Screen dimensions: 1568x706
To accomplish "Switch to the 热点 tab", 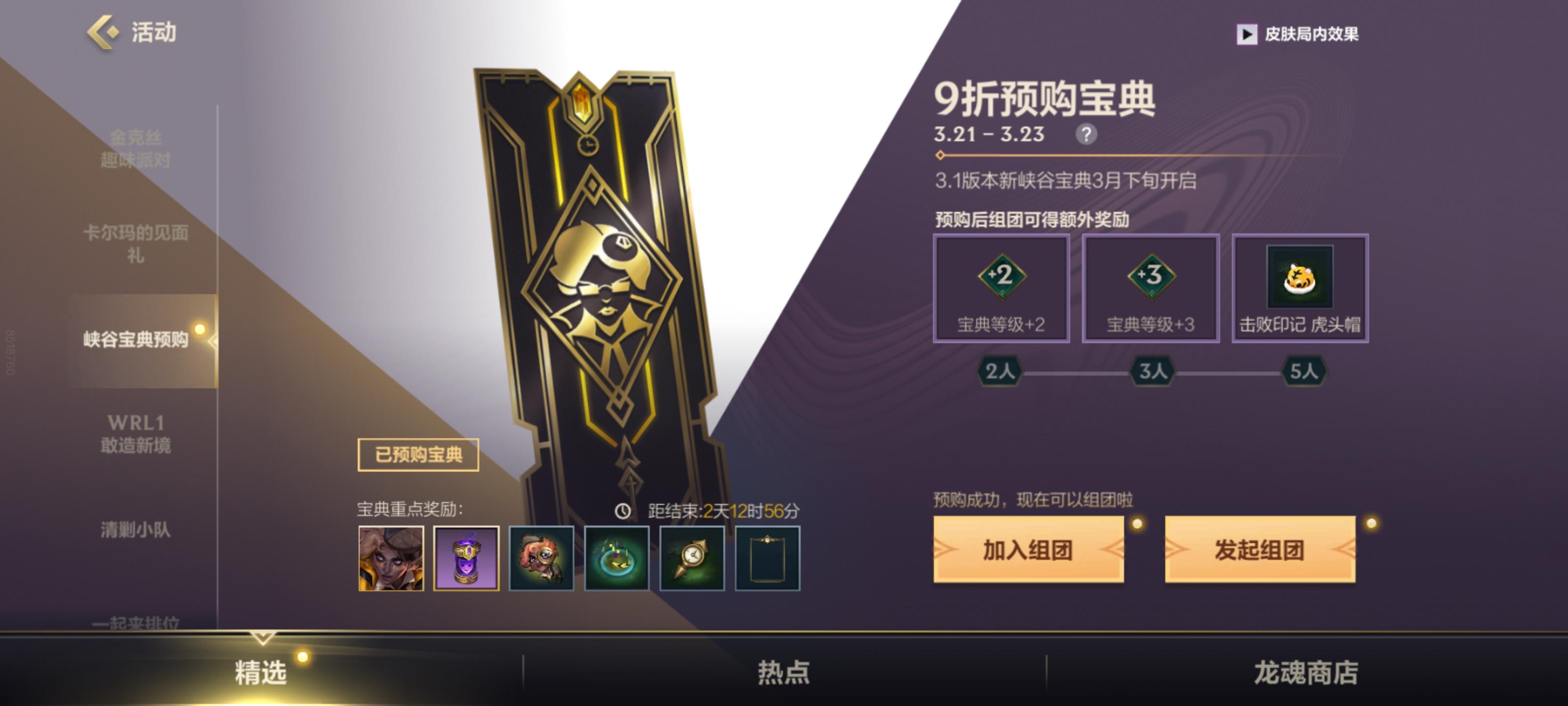I will point(784,673).
